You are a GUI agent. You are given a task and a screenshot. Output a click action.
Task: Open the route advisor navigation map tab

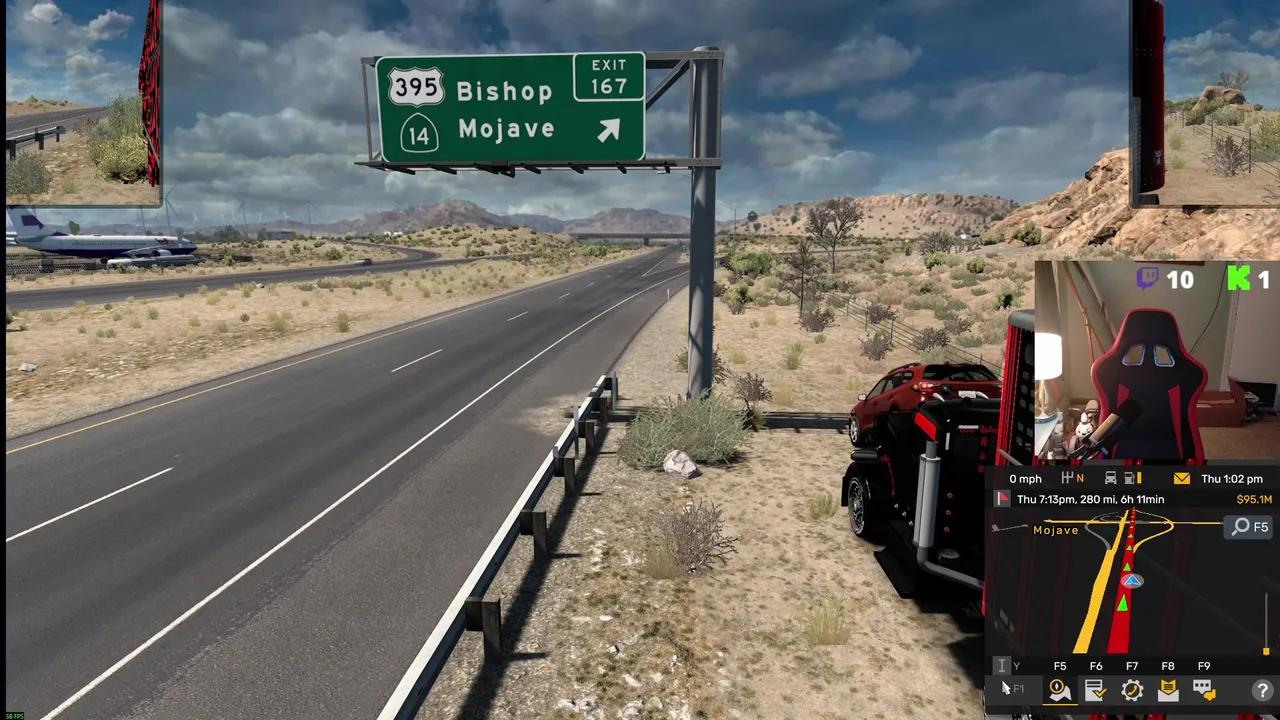[1060, 690]
